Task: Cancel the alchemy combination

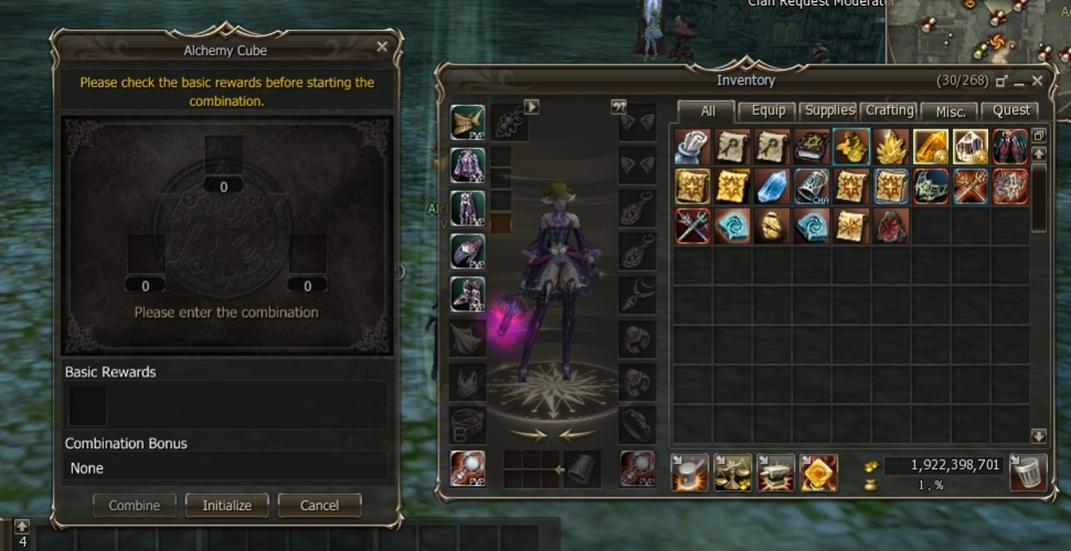Action: [319, 505]
